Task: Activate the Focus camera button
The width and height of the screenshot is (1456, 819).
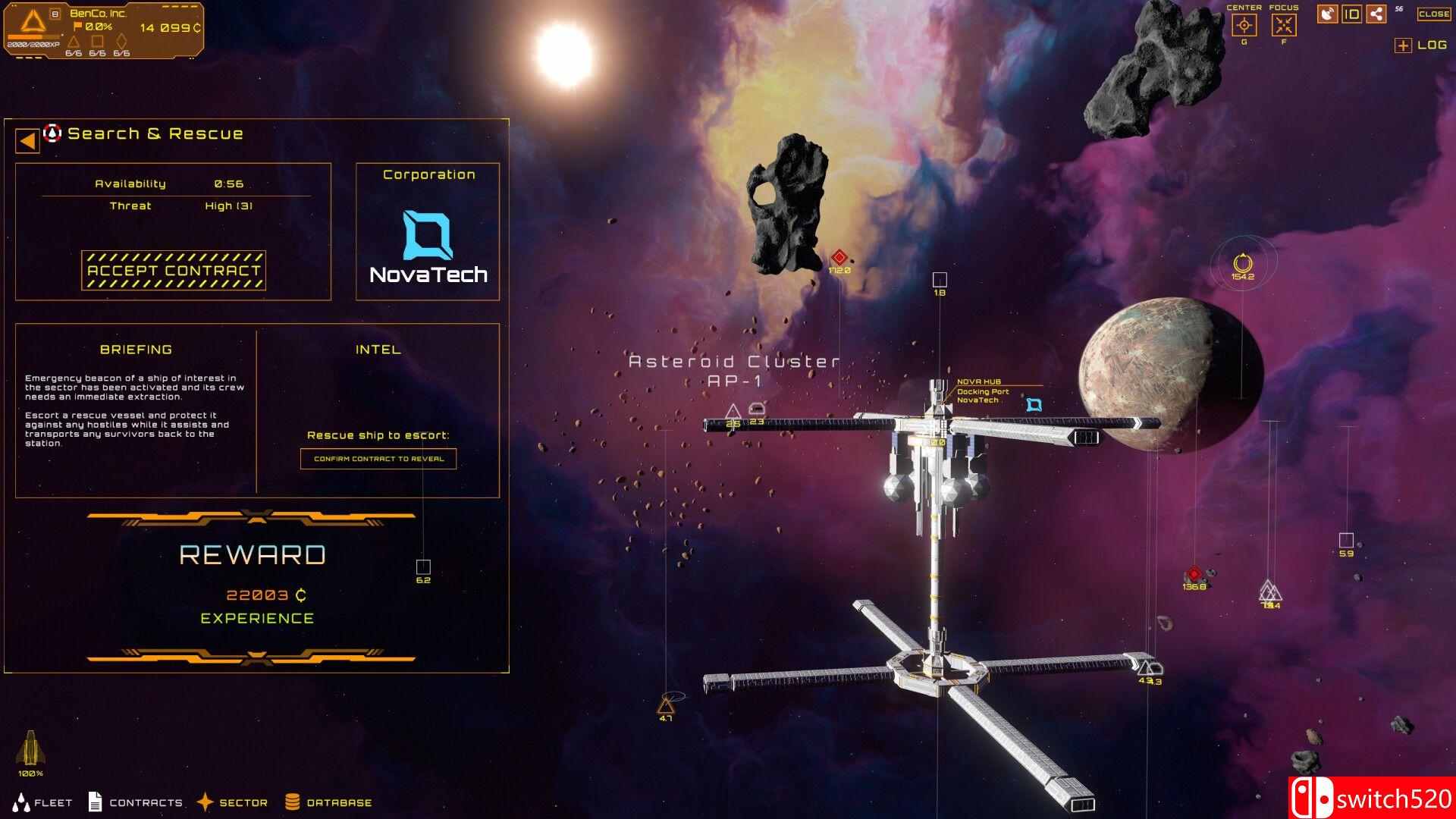Action: coord(1284,25)
